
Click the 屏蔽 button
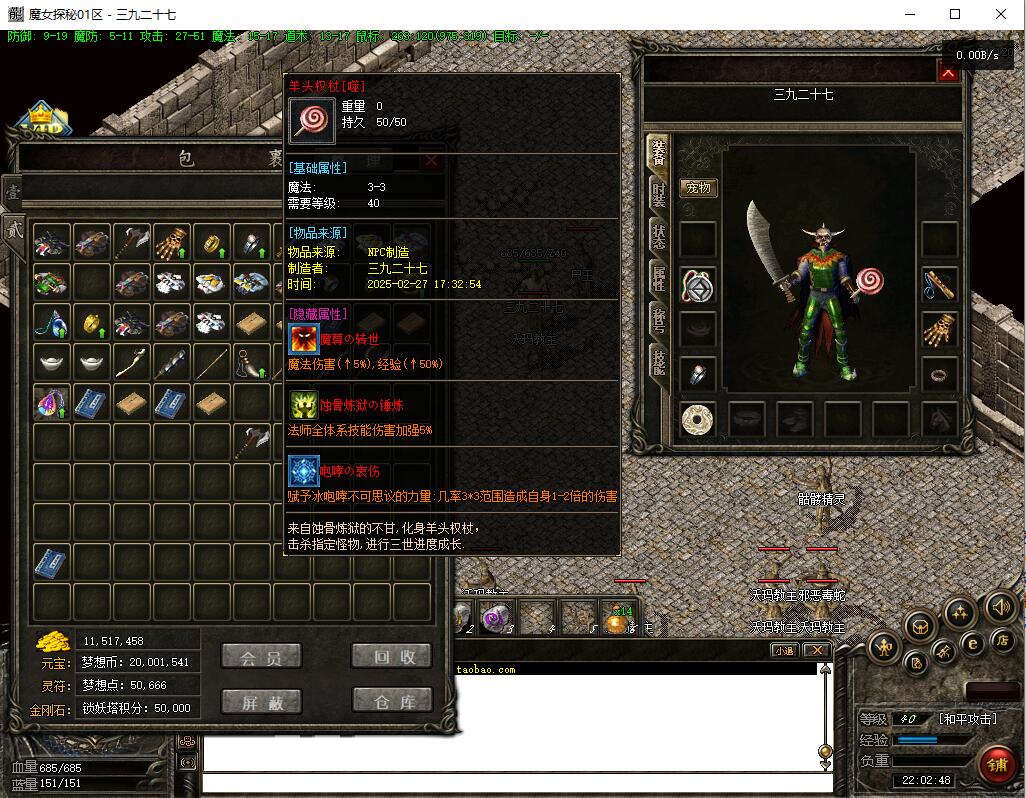pos(261,701)
